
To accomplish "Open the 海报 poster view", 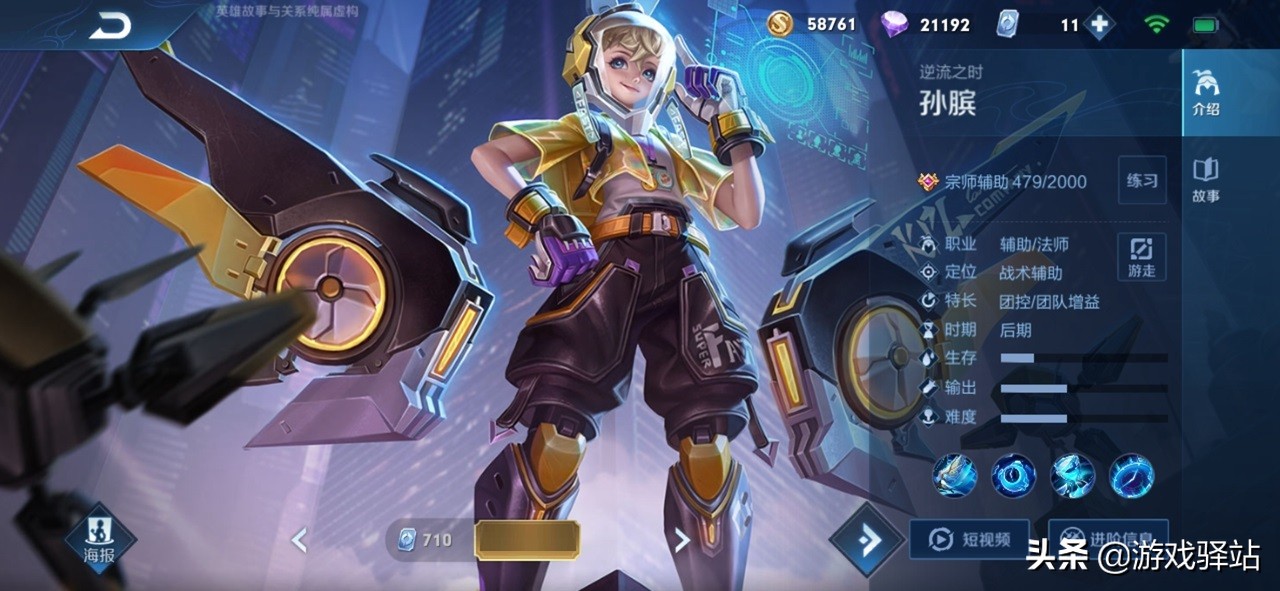I will click(100, 538).
